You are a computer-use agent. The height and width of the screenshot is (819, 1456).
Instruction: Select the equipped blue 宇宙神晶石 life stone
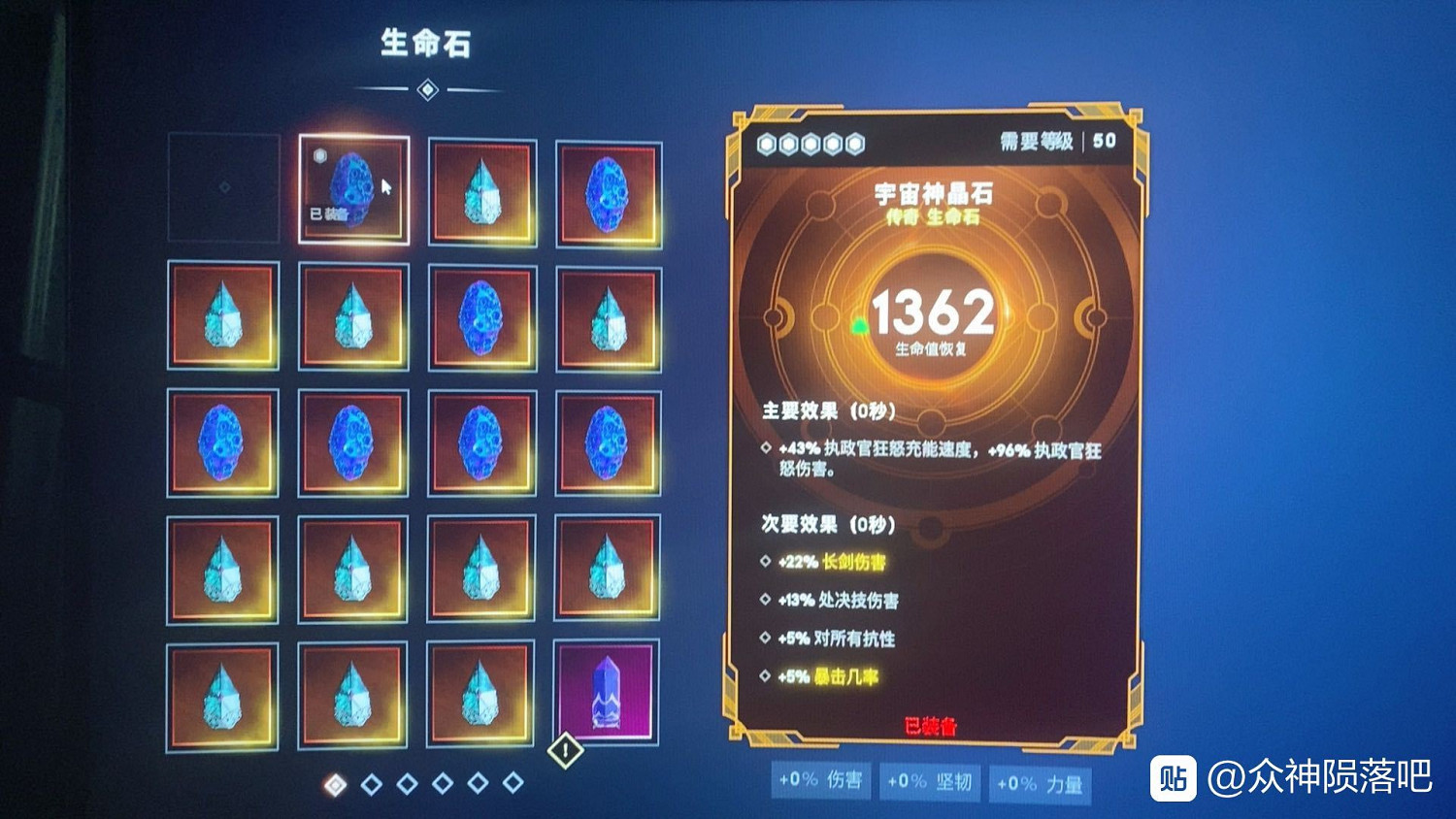[354, 189]
